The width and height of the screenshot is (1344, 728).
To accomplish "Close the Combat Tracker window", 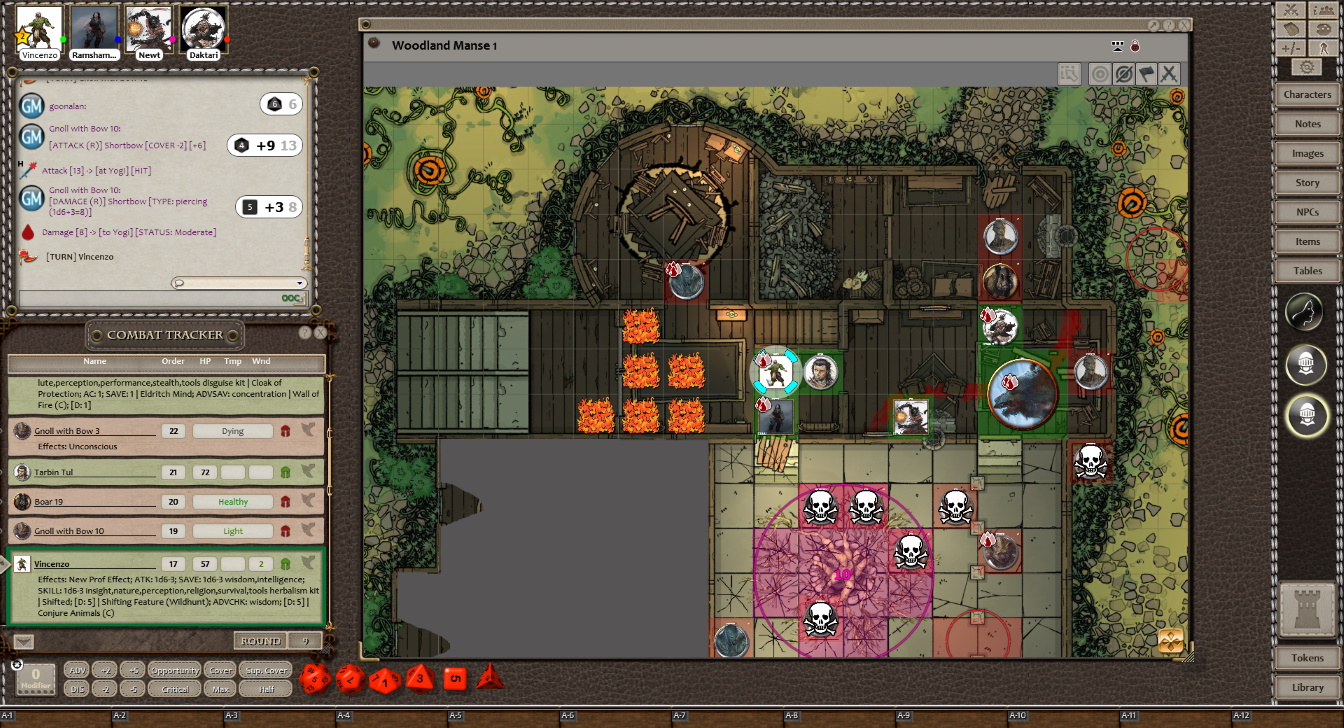I will point(320,333).
